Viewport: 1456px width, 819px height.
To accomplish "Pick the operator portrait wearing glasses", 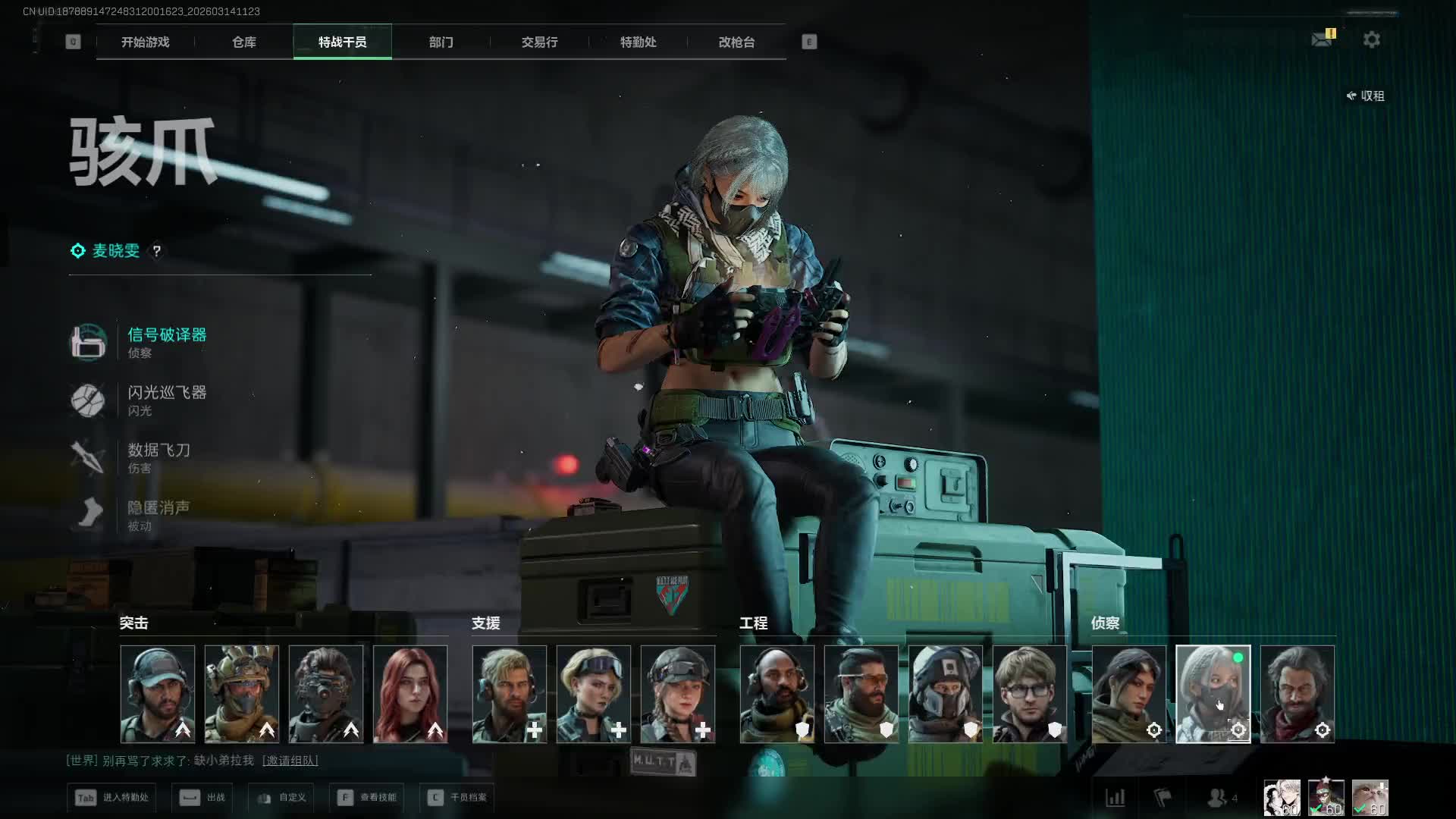I will 1029,694.
